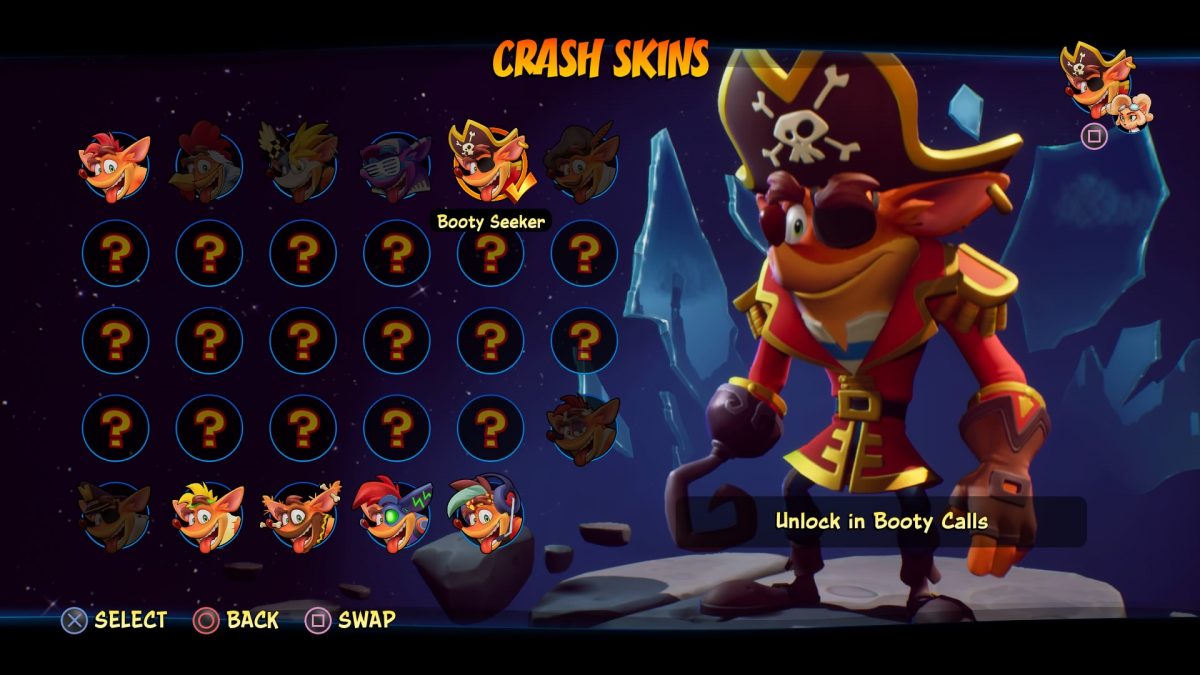Go back using the Back option
The height and width of the screenshot is (675, 1200).
[236, 620]
